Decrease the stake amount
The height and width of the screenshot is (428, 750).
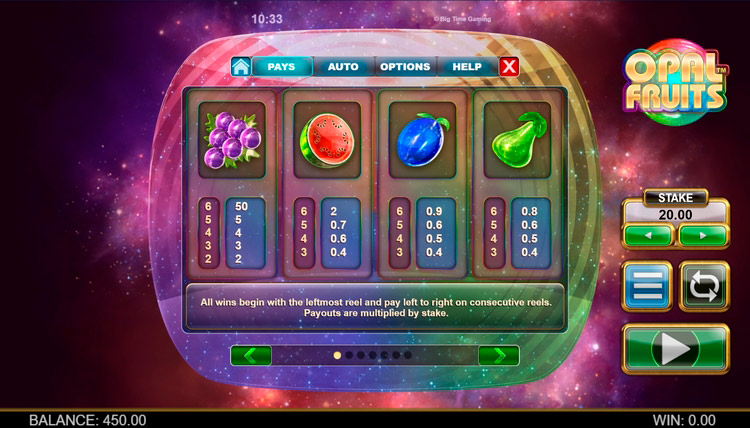coord(647,236)
